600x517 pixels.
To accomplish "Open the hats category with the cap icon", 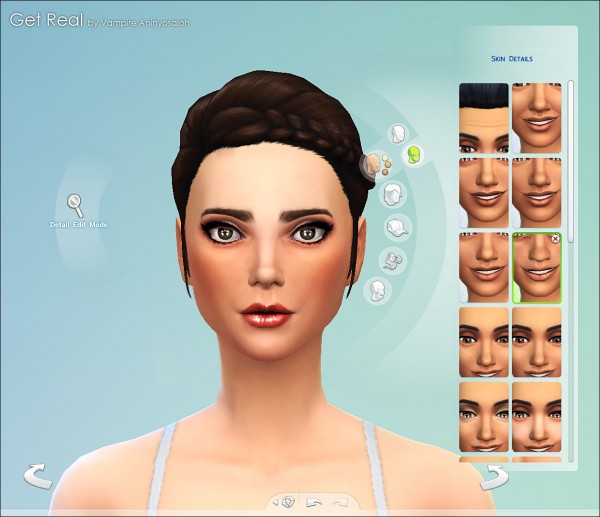I will (398, 228).
